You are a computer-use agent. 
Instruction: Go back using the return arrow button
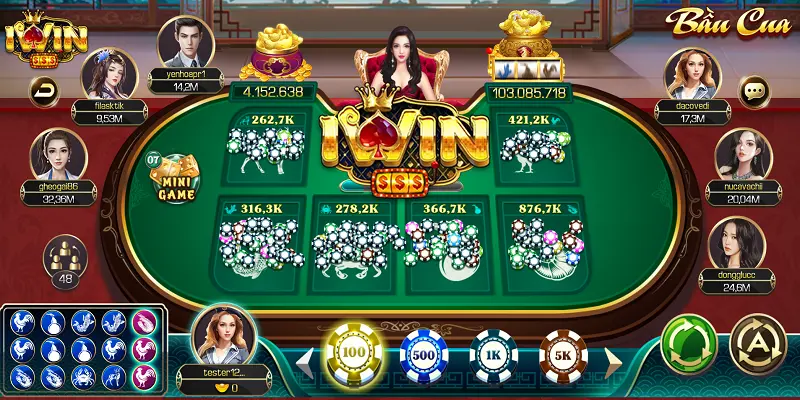click(44, 92)
